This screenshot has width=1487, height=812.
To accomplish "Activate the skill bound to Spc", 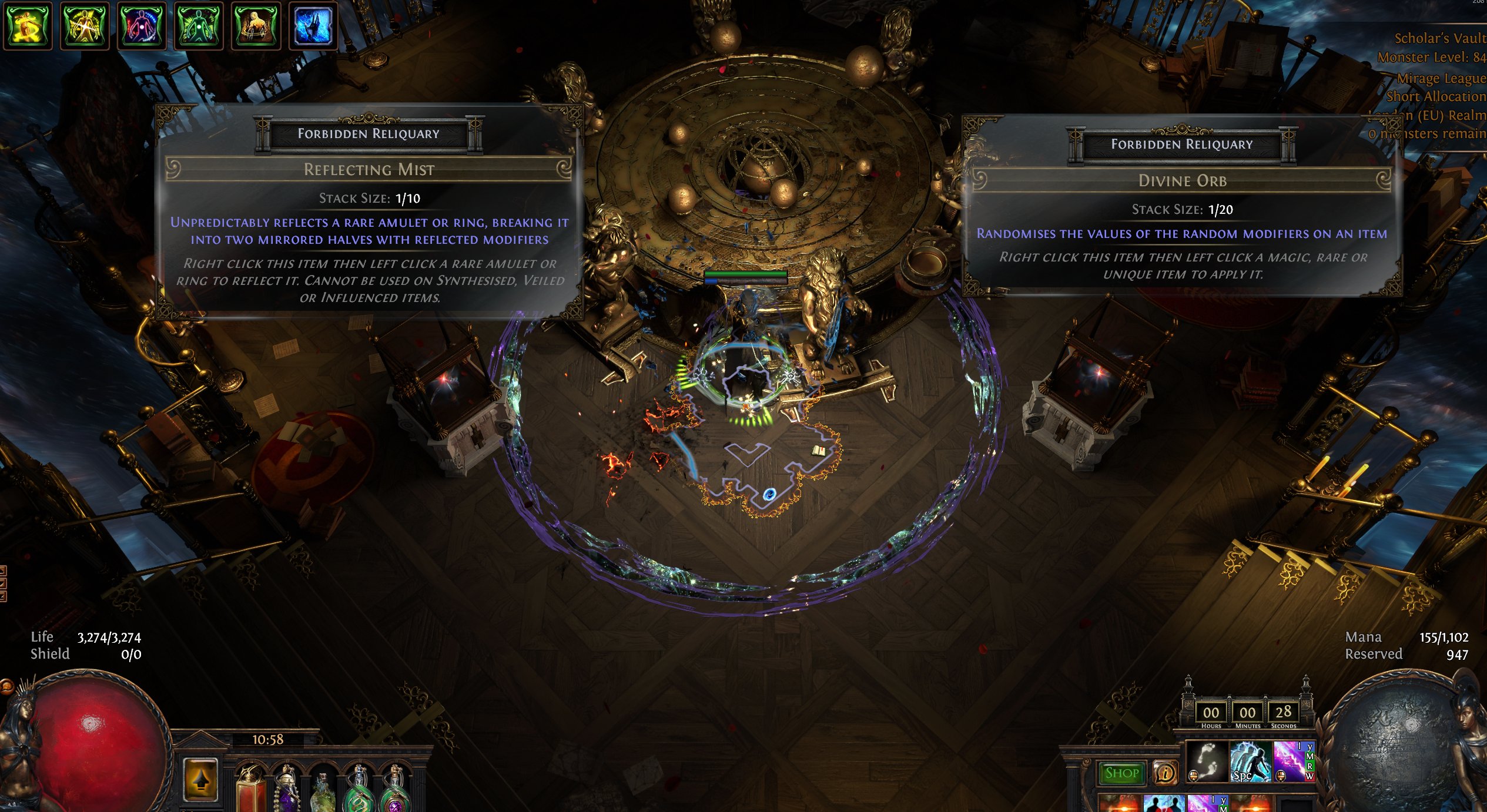I will pos(1250,761).
